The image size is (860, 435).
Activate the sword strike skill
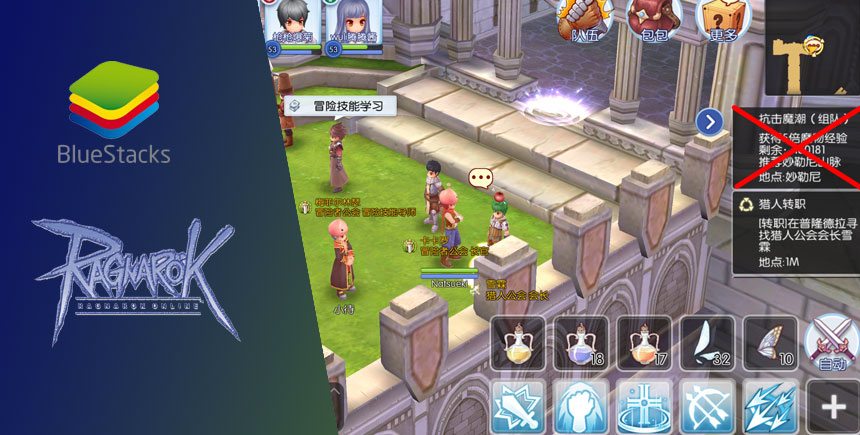point(518,407)
